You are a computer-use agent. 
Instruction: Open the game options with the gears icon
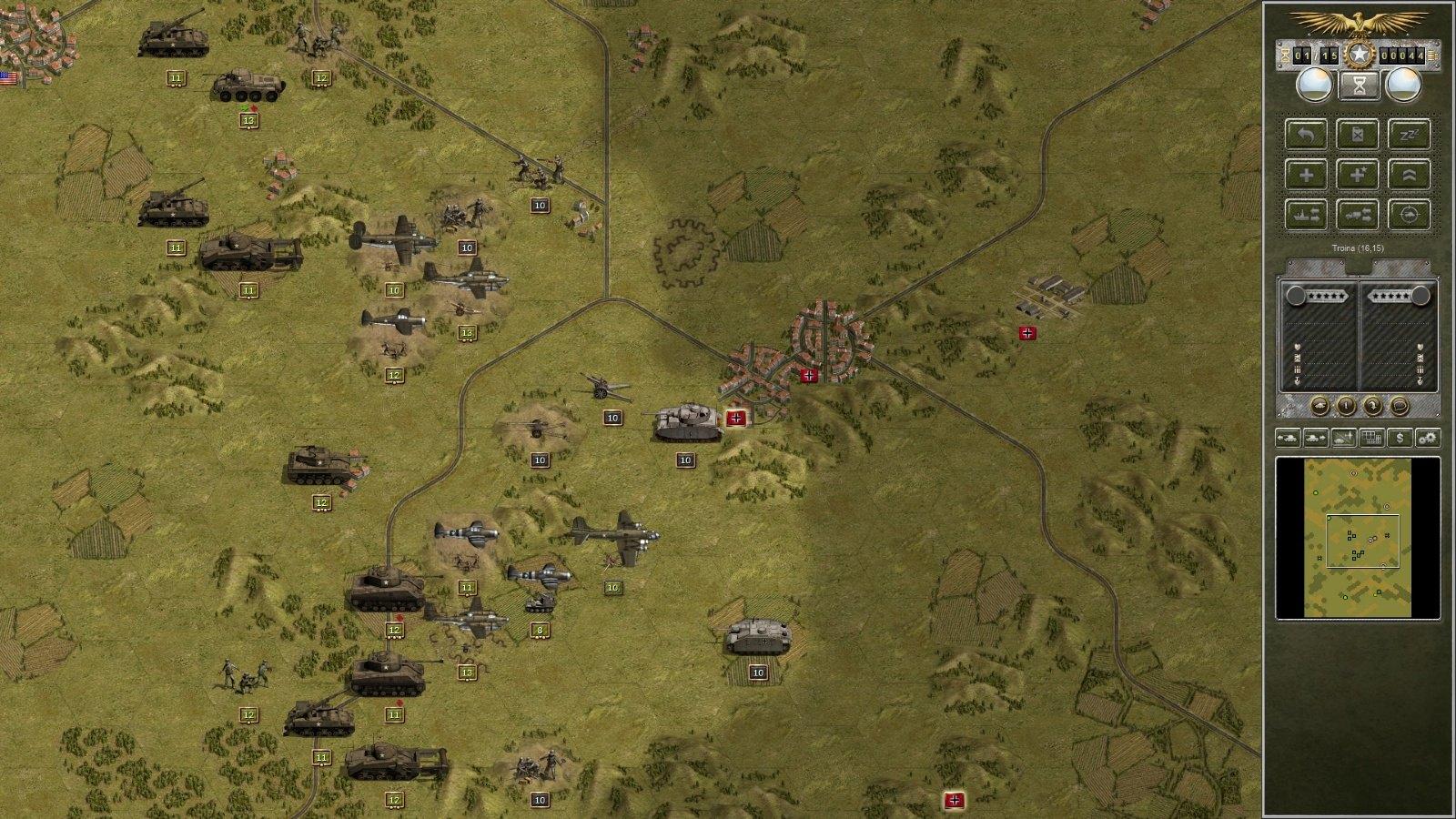[1426, 438]
